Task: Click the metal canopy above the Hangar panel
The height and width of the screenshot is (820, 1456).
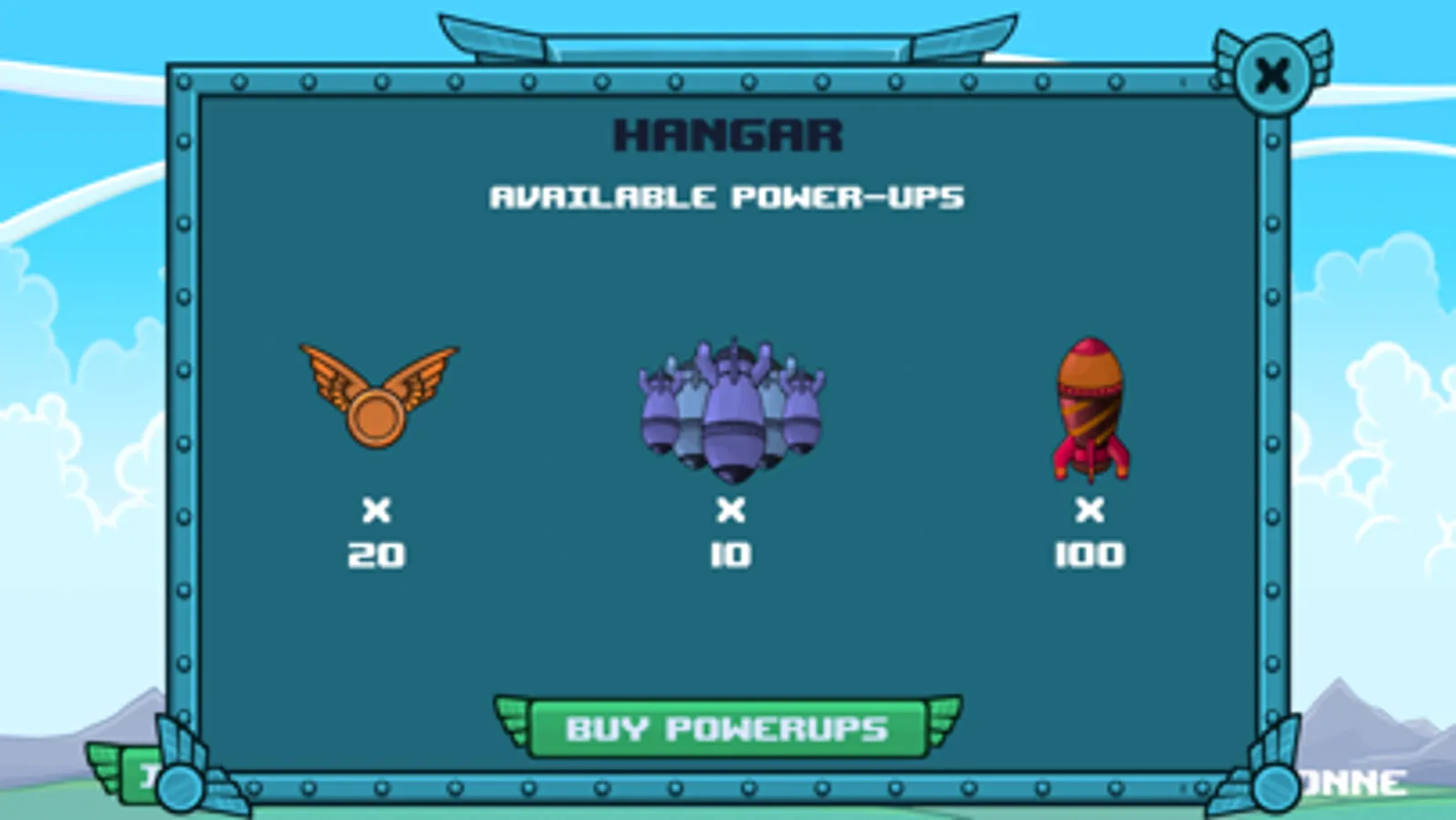Action: 728,41
